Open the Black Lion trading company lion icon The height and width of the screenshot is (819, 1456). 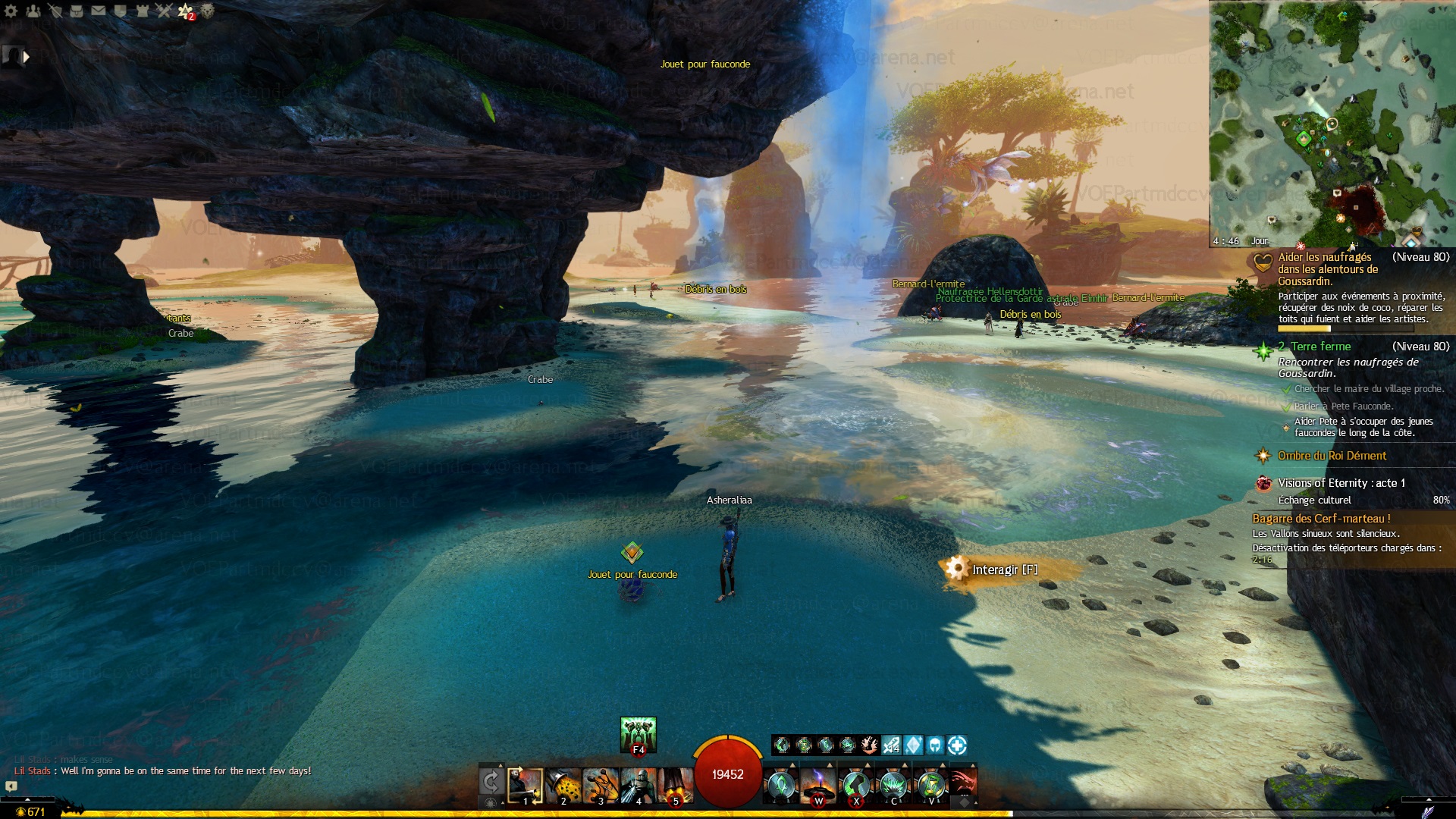[x=207, y=11]
